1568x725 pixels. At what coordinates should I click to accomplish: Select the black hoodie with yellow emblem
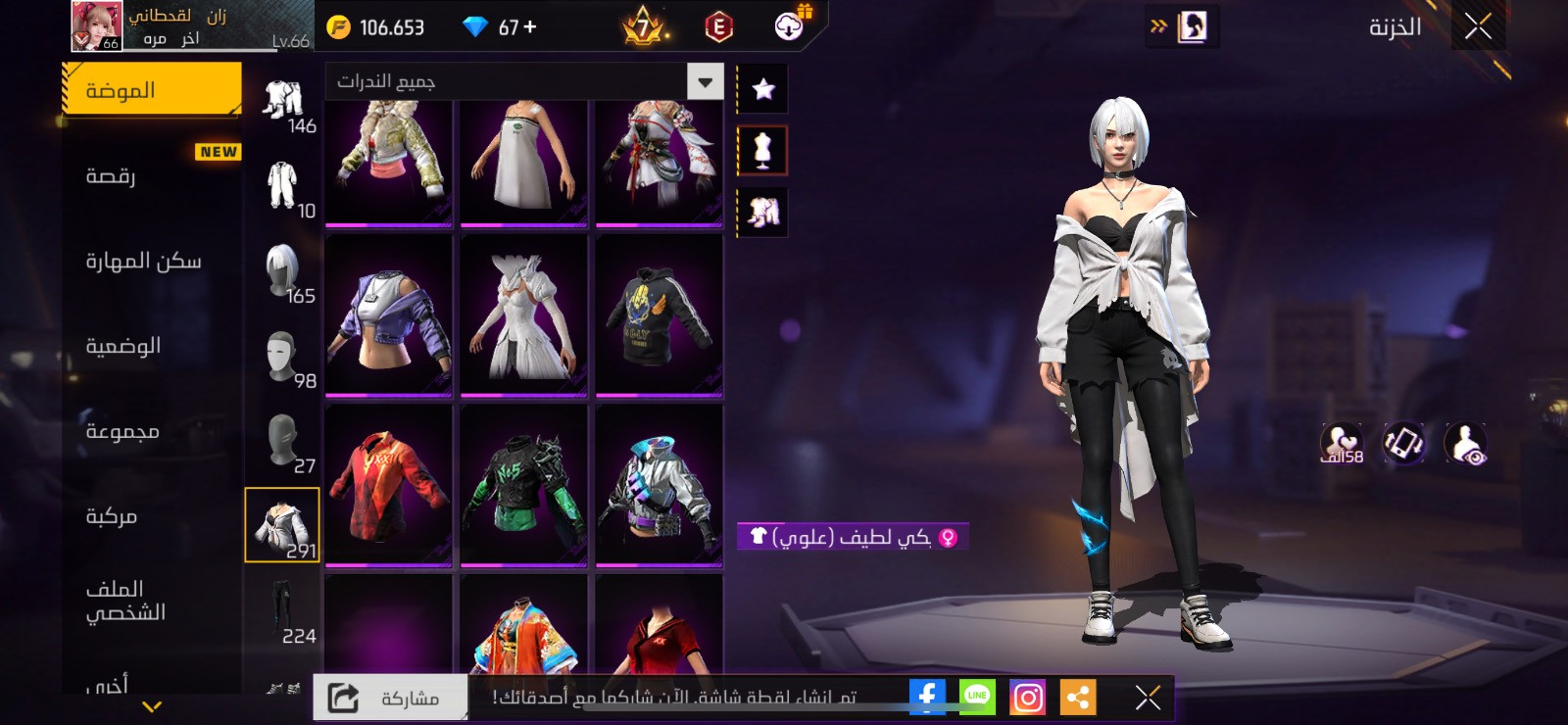pyautogui.click(x=659, y=314)
